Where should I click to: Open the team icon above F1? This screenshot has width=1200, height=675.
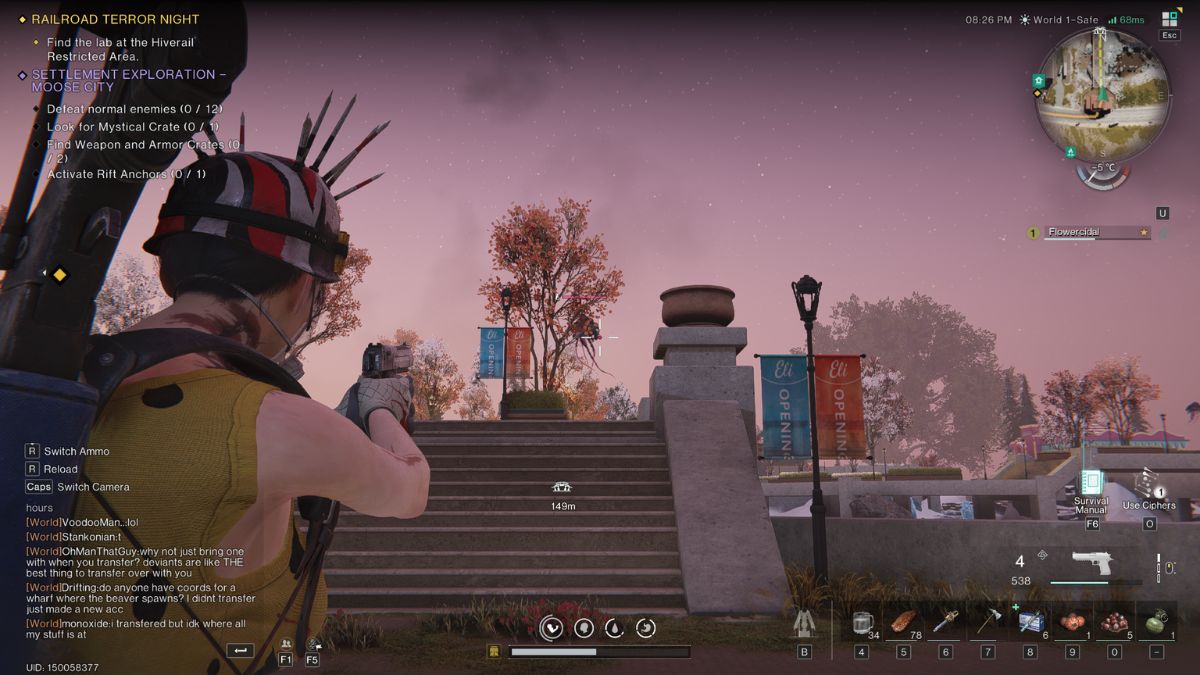[286, 645]
